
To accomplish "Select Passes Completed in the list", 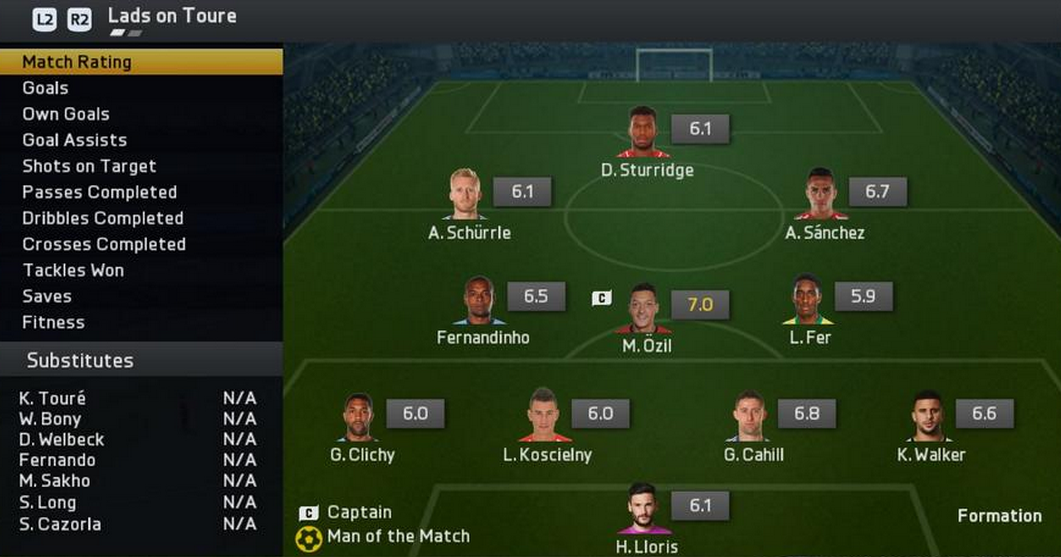I will tap(99, 192).
